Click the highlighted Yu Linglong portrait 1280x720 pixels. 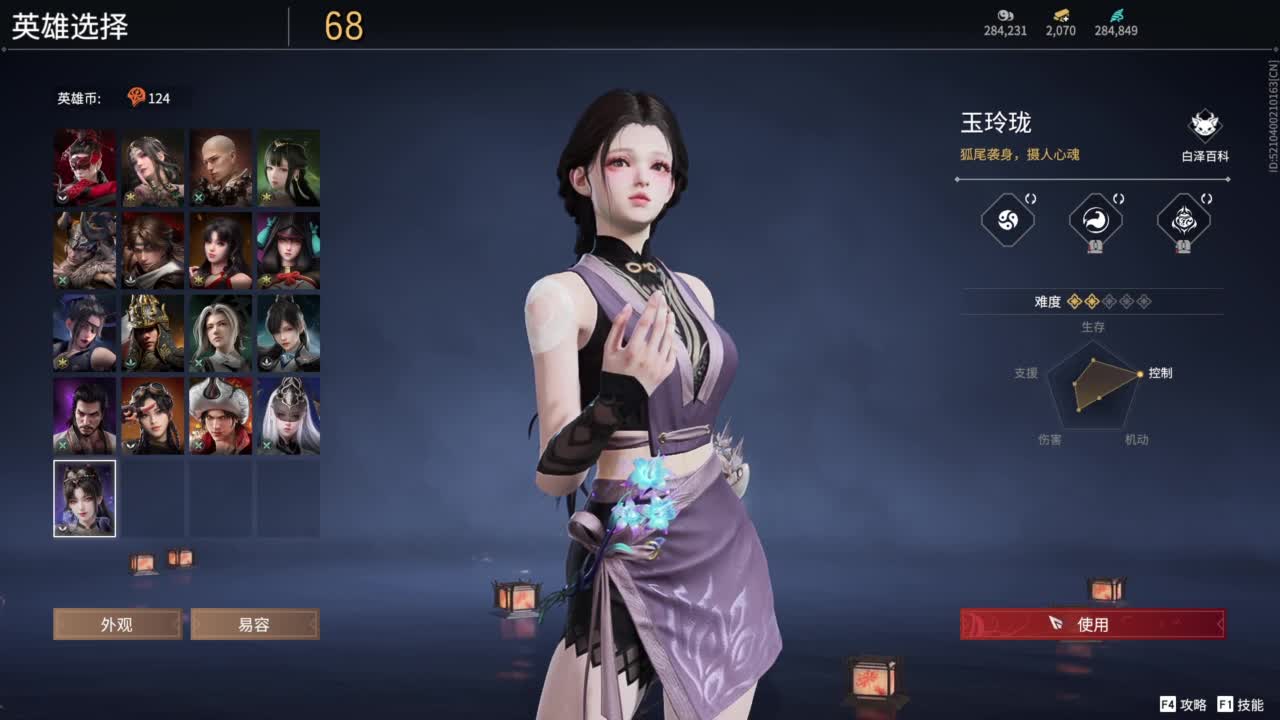click(x=84, y=497)
